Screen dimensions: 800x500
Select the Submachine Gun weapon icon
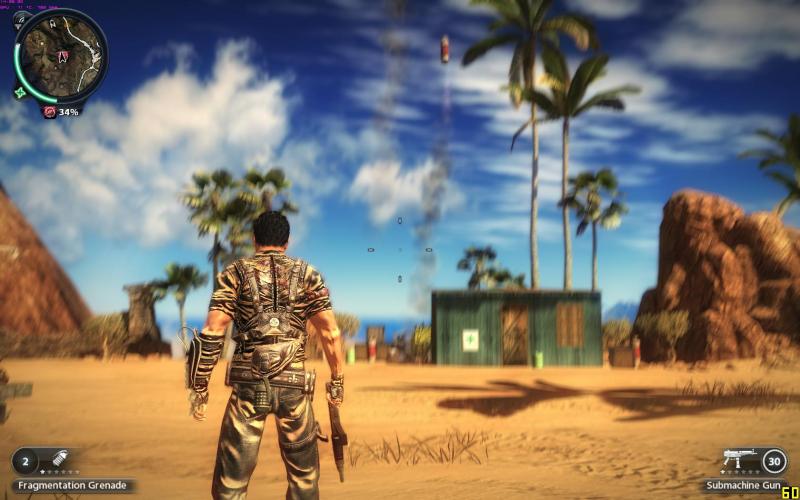[737, 459]
